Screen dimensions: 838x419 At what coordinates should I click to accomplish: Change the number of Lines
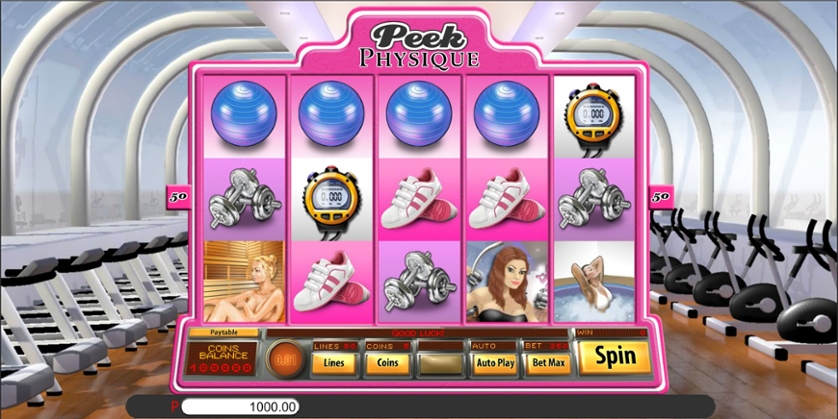pos(334,362)
